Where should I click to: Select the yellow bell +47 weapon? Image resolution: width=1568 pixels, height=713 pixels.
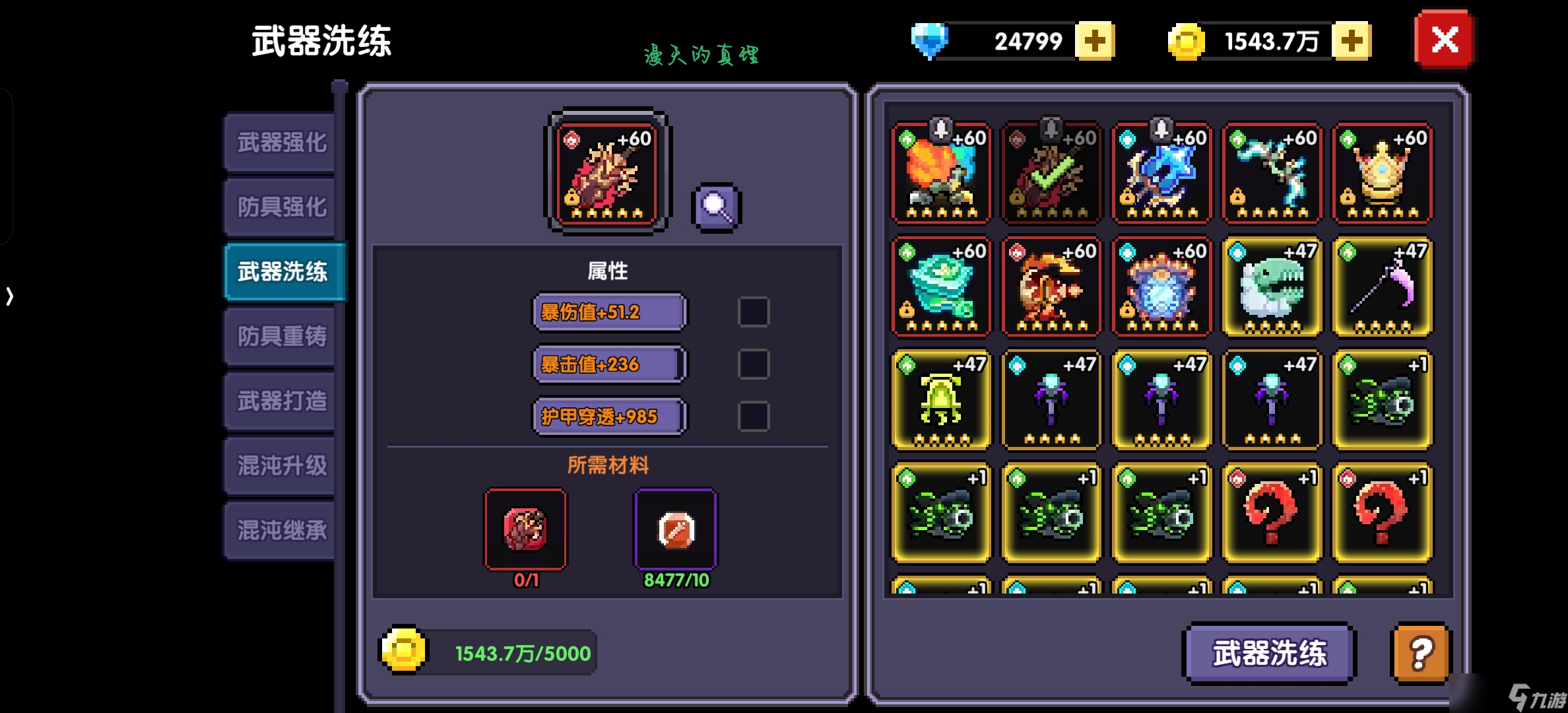941,400
